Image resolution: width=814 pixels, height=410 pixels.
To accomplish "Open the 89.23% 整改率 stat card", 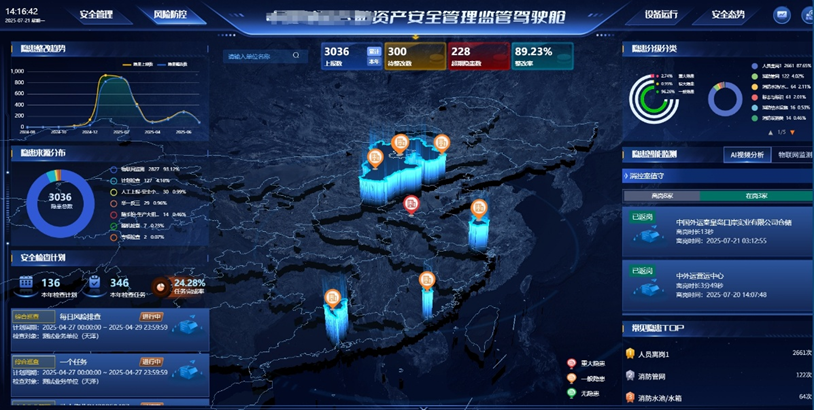I will click(541, 57).
